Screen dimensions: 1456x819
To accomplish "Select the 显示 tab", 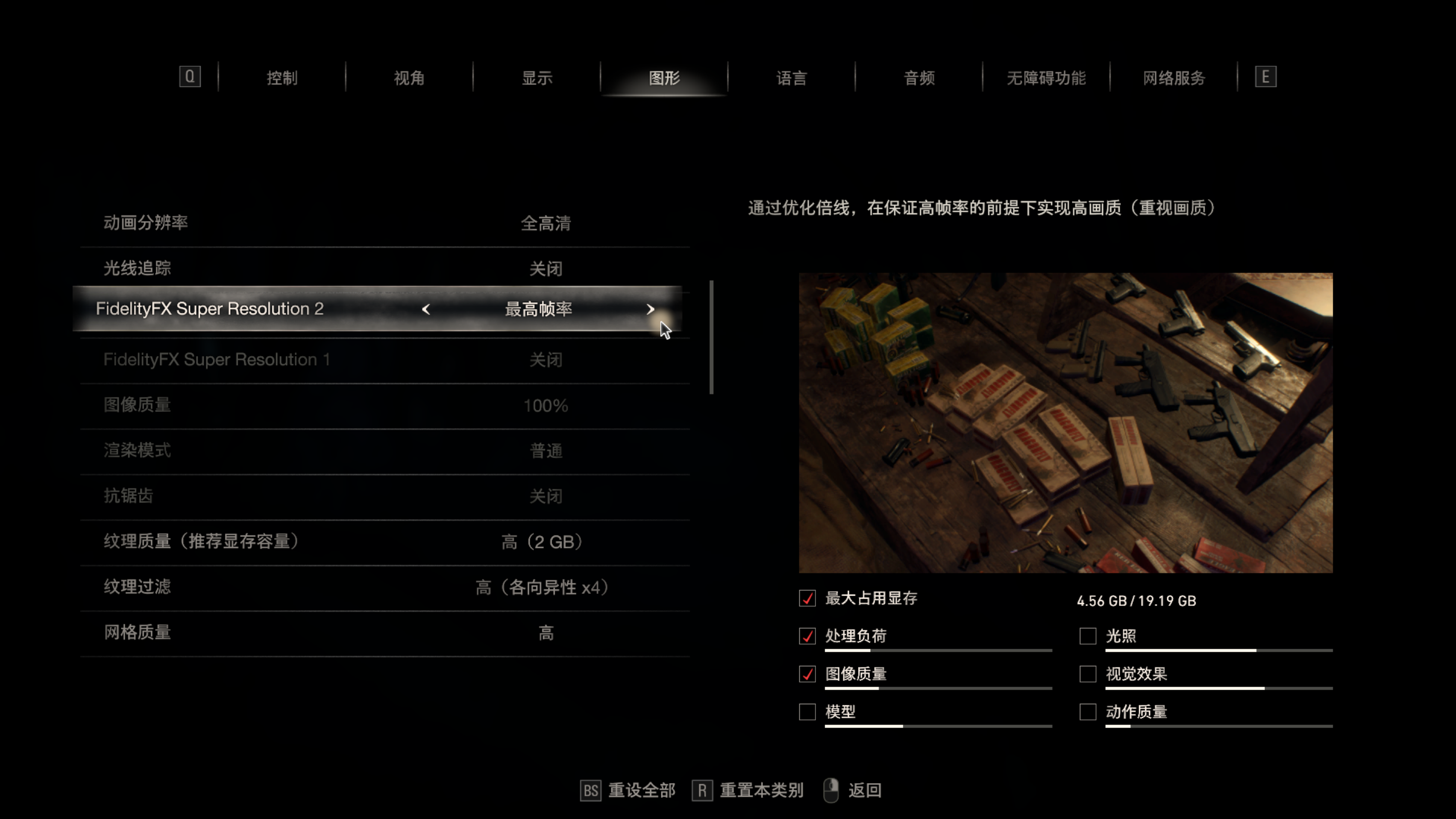I will pos(536,77).
